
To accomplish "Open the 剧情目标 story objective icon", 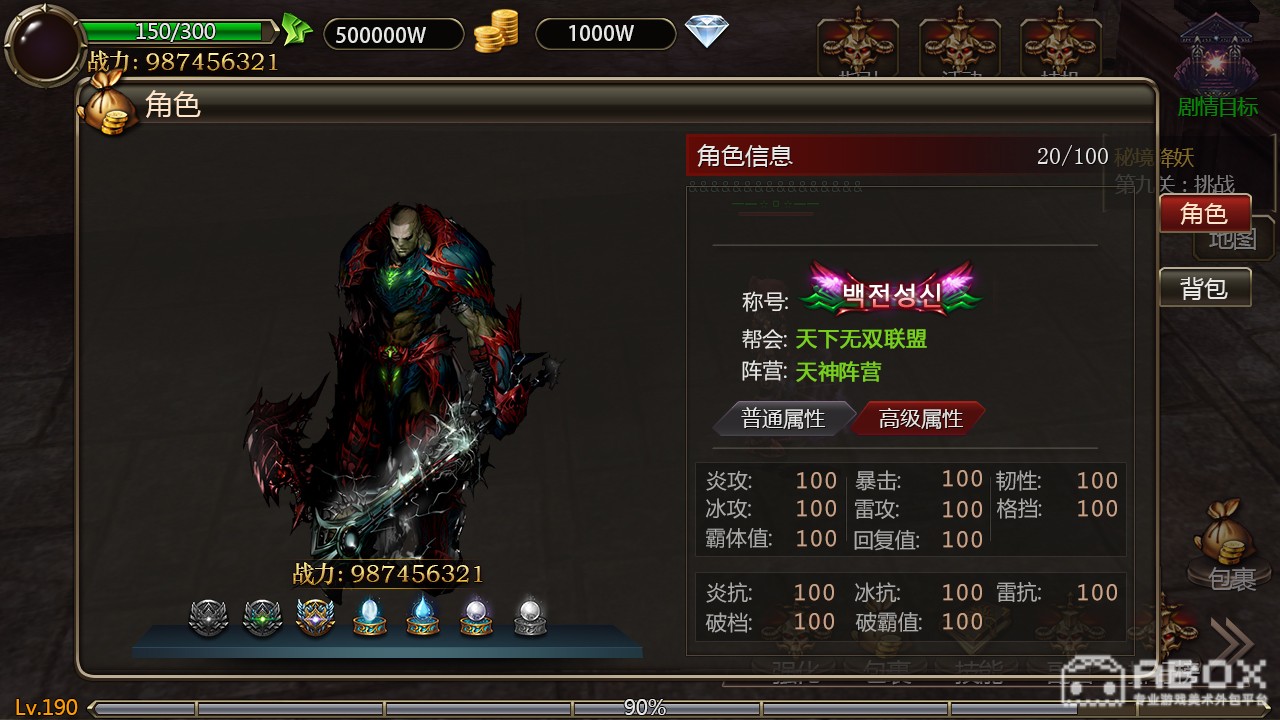I will [1216, 68].
